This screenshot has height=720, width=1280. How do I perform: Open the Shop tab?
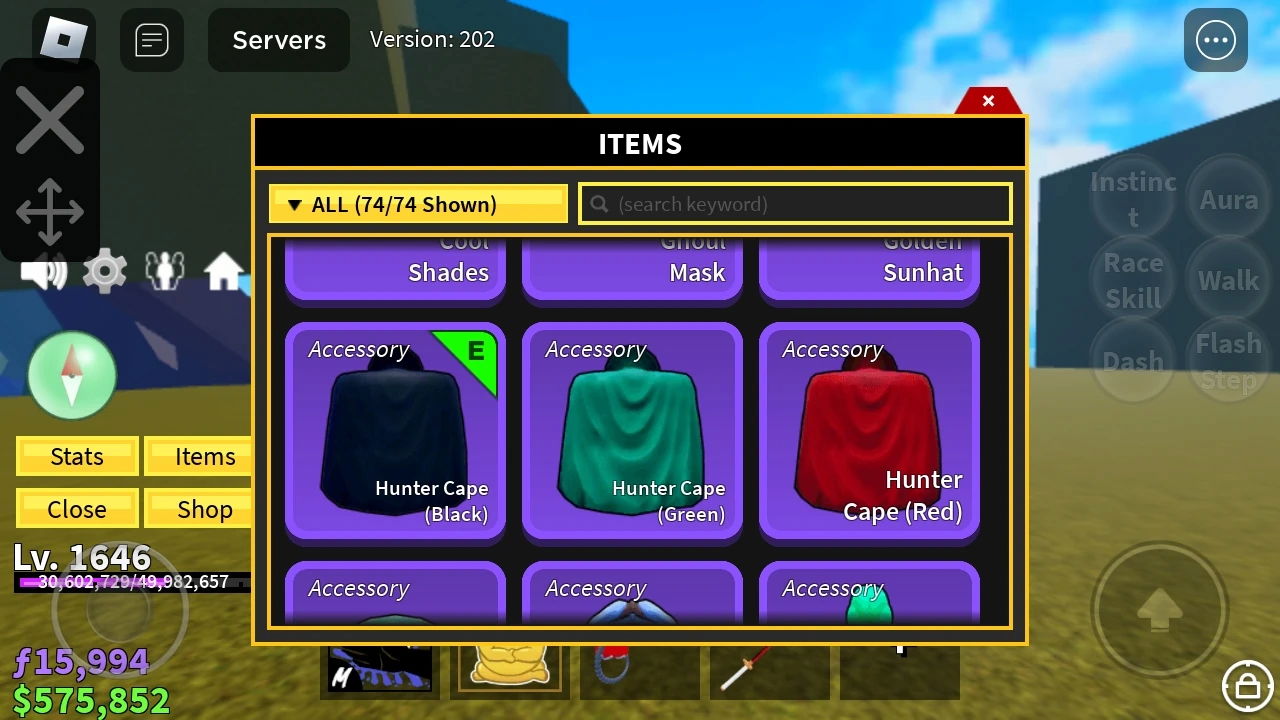click(x=198, y=509)
